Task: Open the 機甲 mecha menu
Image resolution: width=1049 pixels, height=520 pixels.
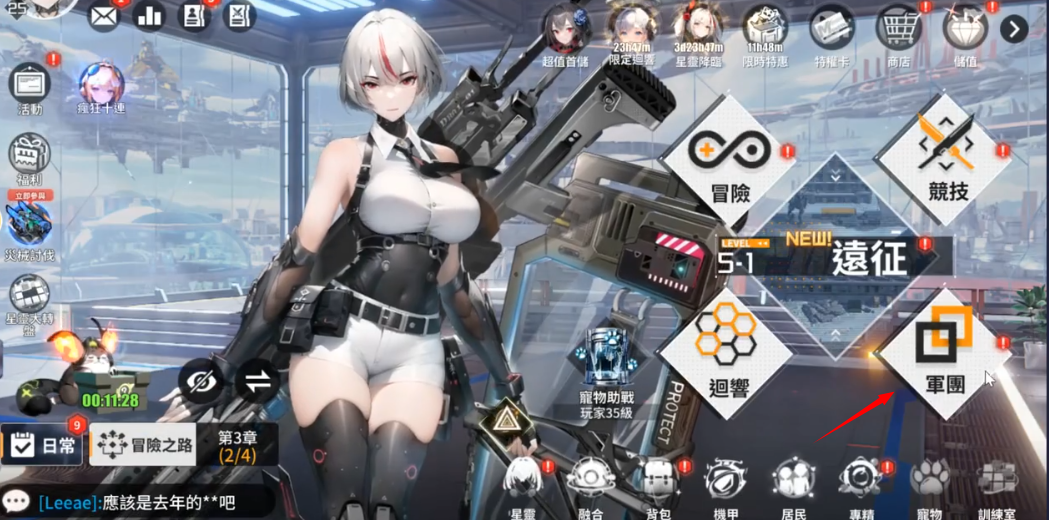Action: point(724,485)
